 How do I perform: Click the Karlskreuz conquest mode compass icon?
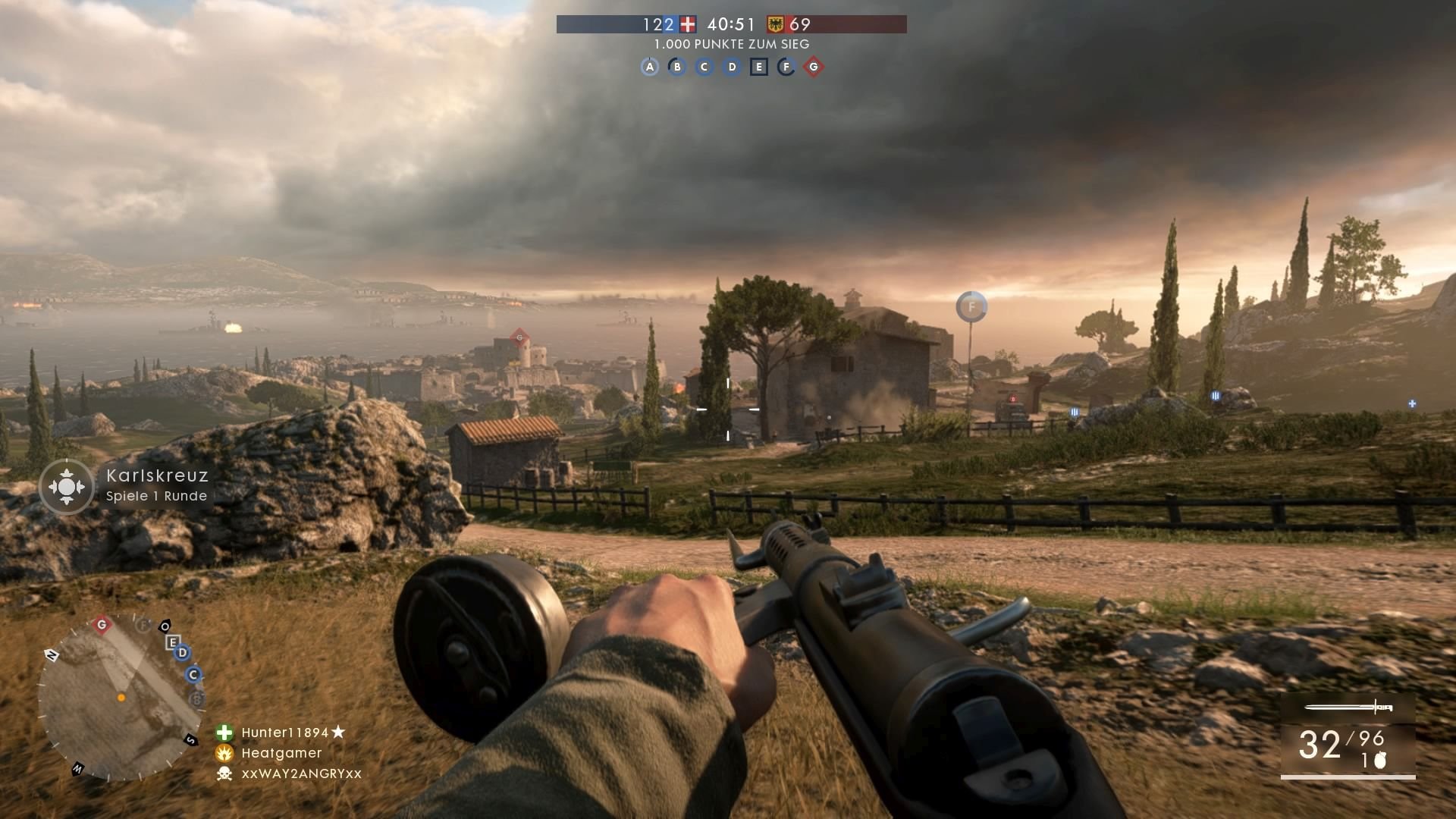click(67, 486)
